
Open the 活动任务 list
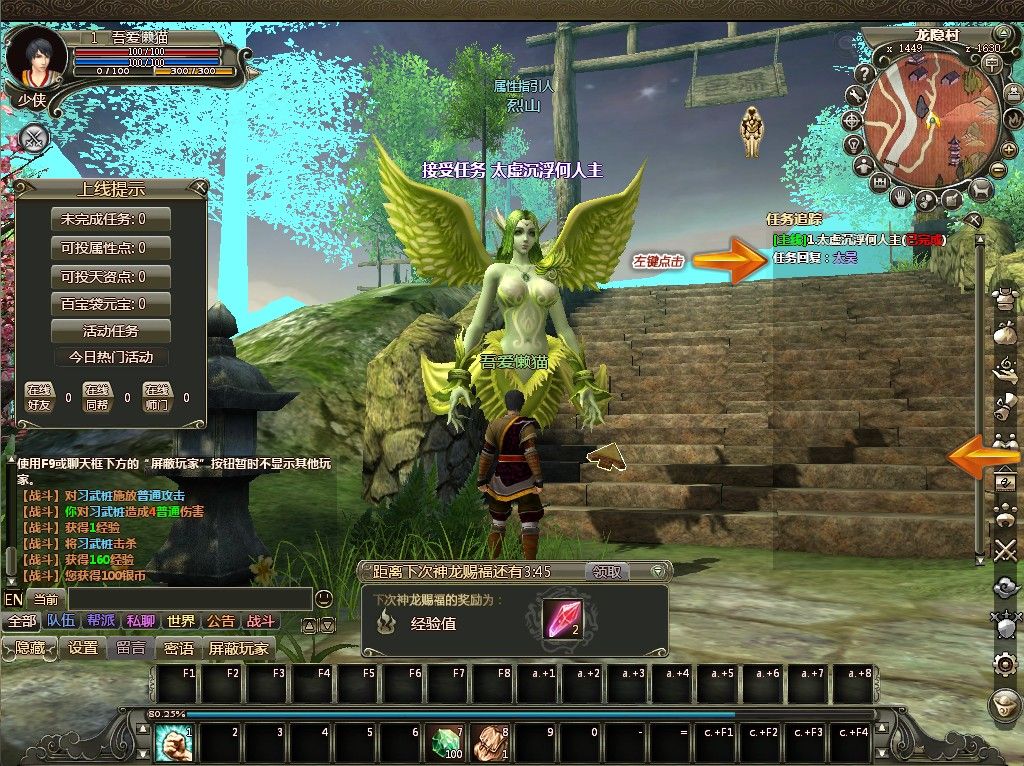(x=111, y=331)
